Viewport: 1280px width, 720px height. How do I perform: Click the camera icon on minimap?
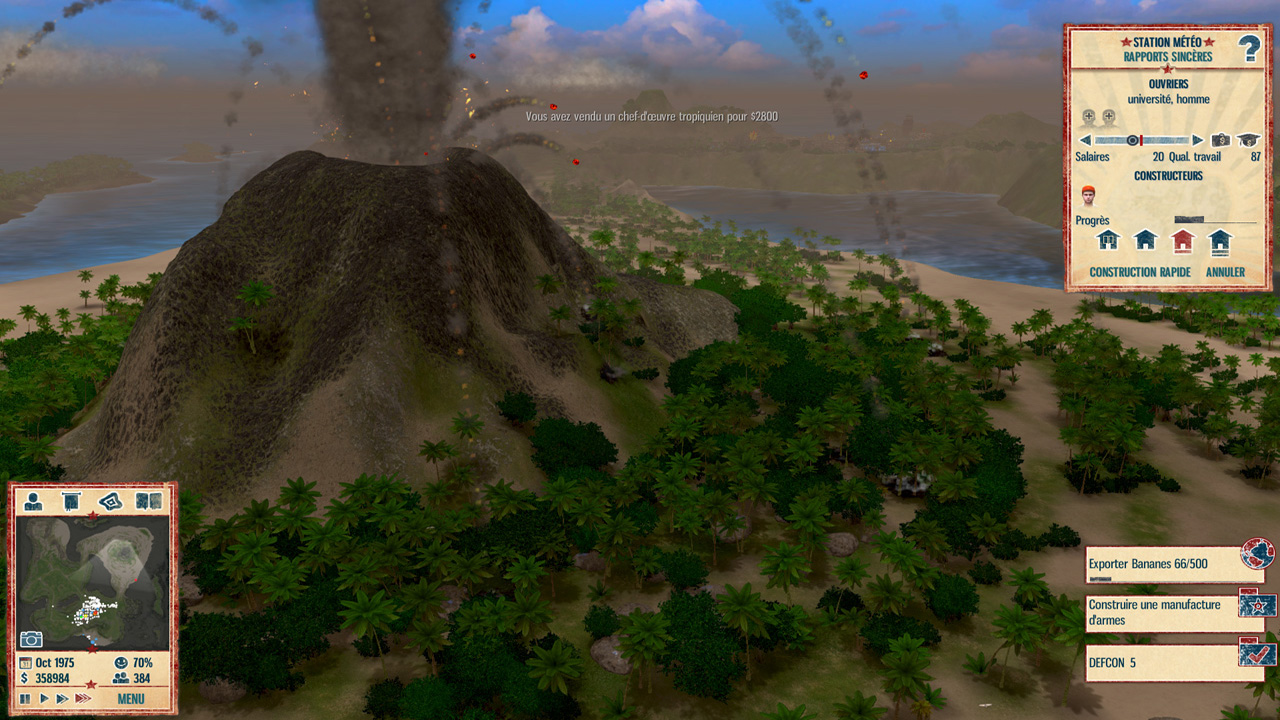31,638
